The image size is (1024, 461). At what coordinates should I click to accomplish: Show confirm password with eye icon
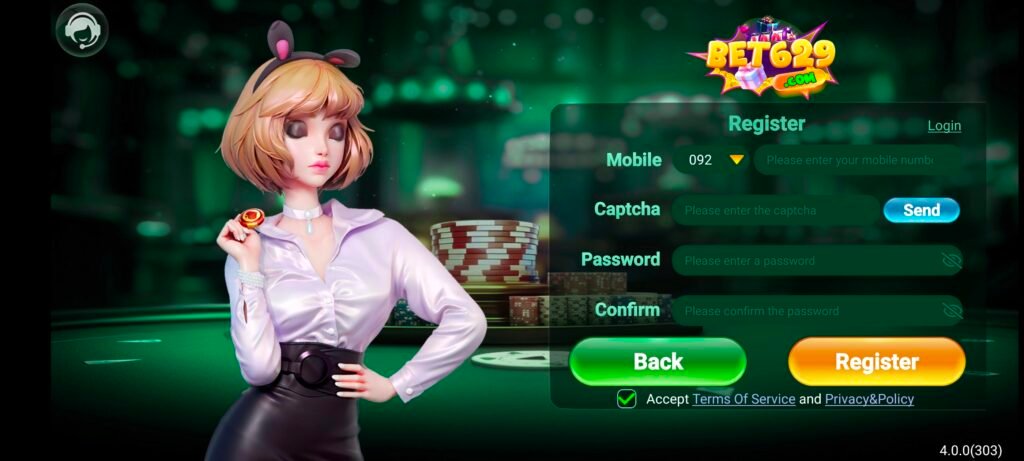[951, 310]
